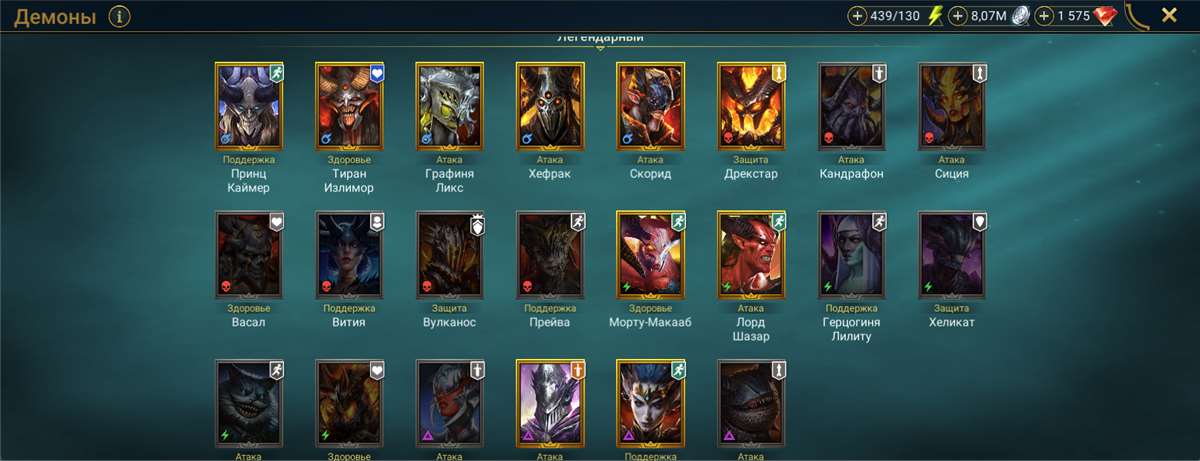Select the Кандрафон champion portrait
The image size is (1200, 461).
[x=851, y=105]
